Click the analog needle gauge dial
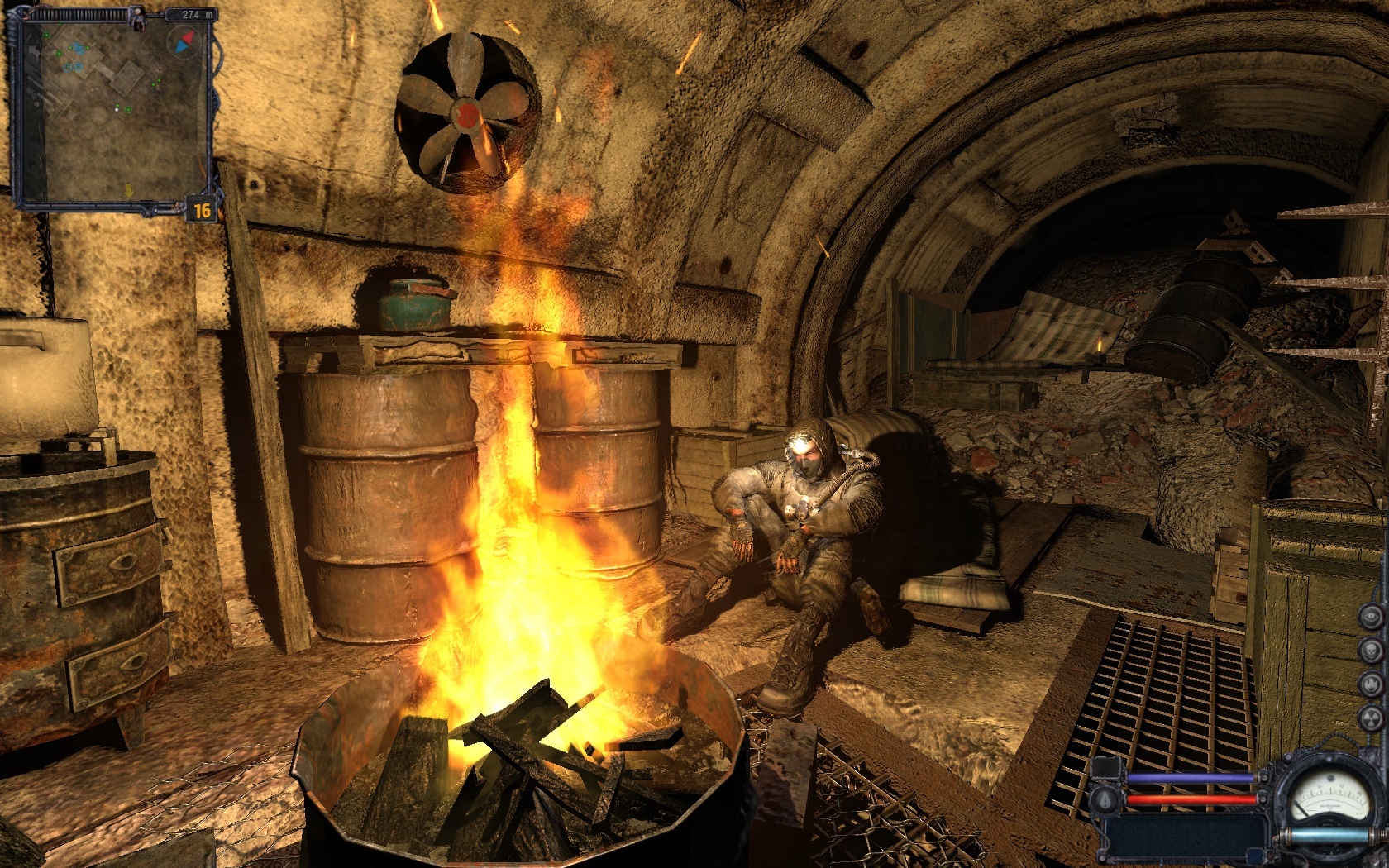This screenshot has width=1389, height=868. point(1330,796)
